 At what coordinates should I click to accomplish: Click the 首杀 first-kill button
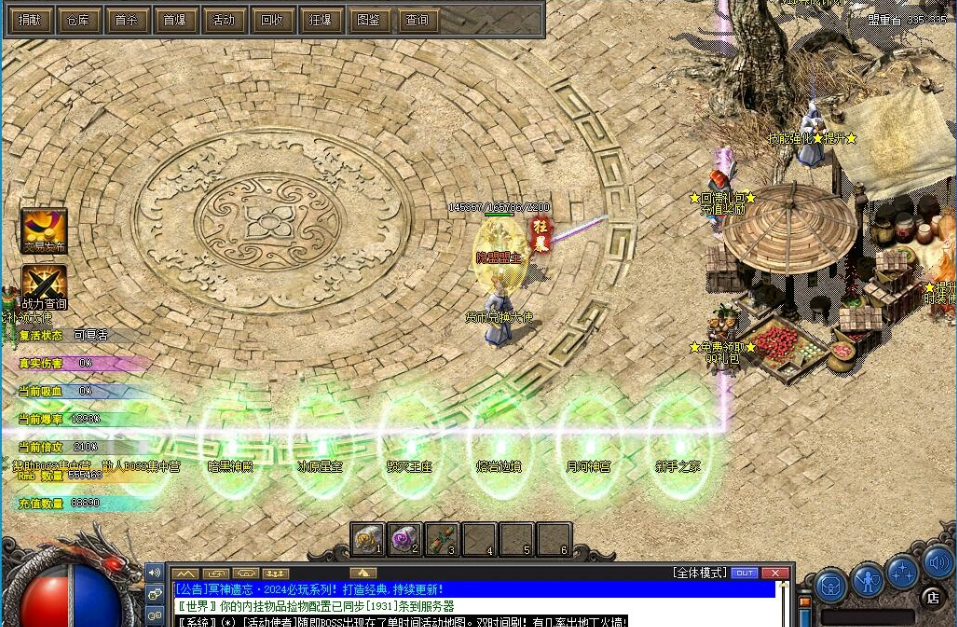127,20
